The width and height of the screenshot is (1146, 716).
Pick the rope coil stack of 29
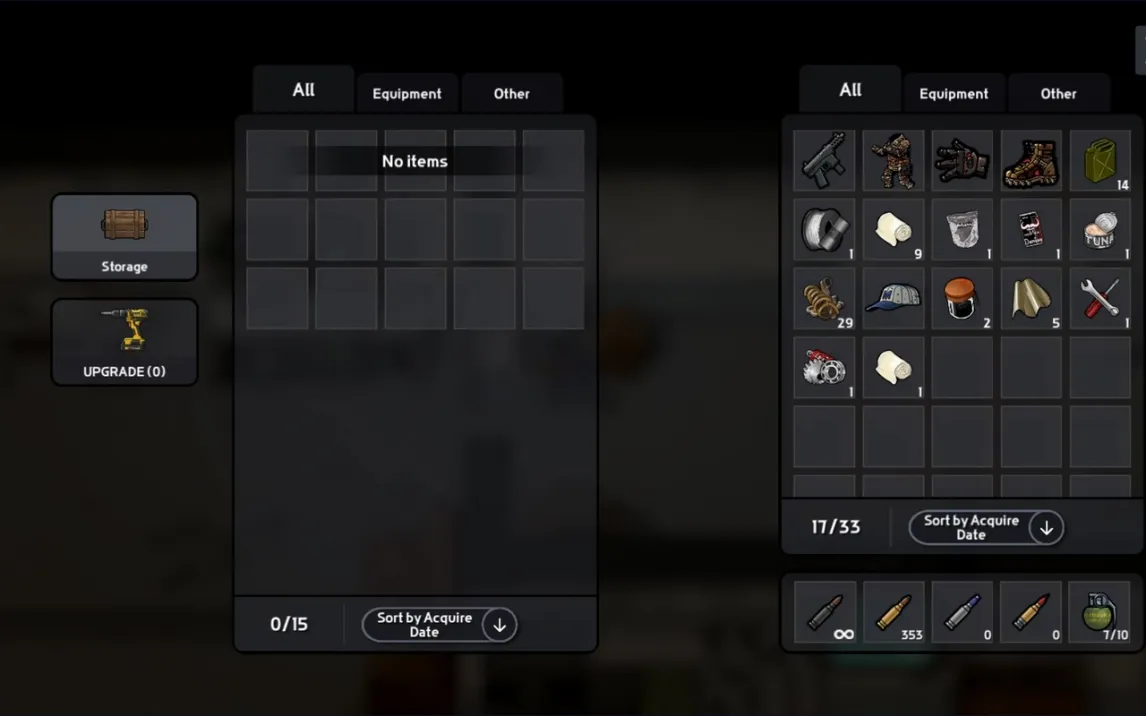824,298
